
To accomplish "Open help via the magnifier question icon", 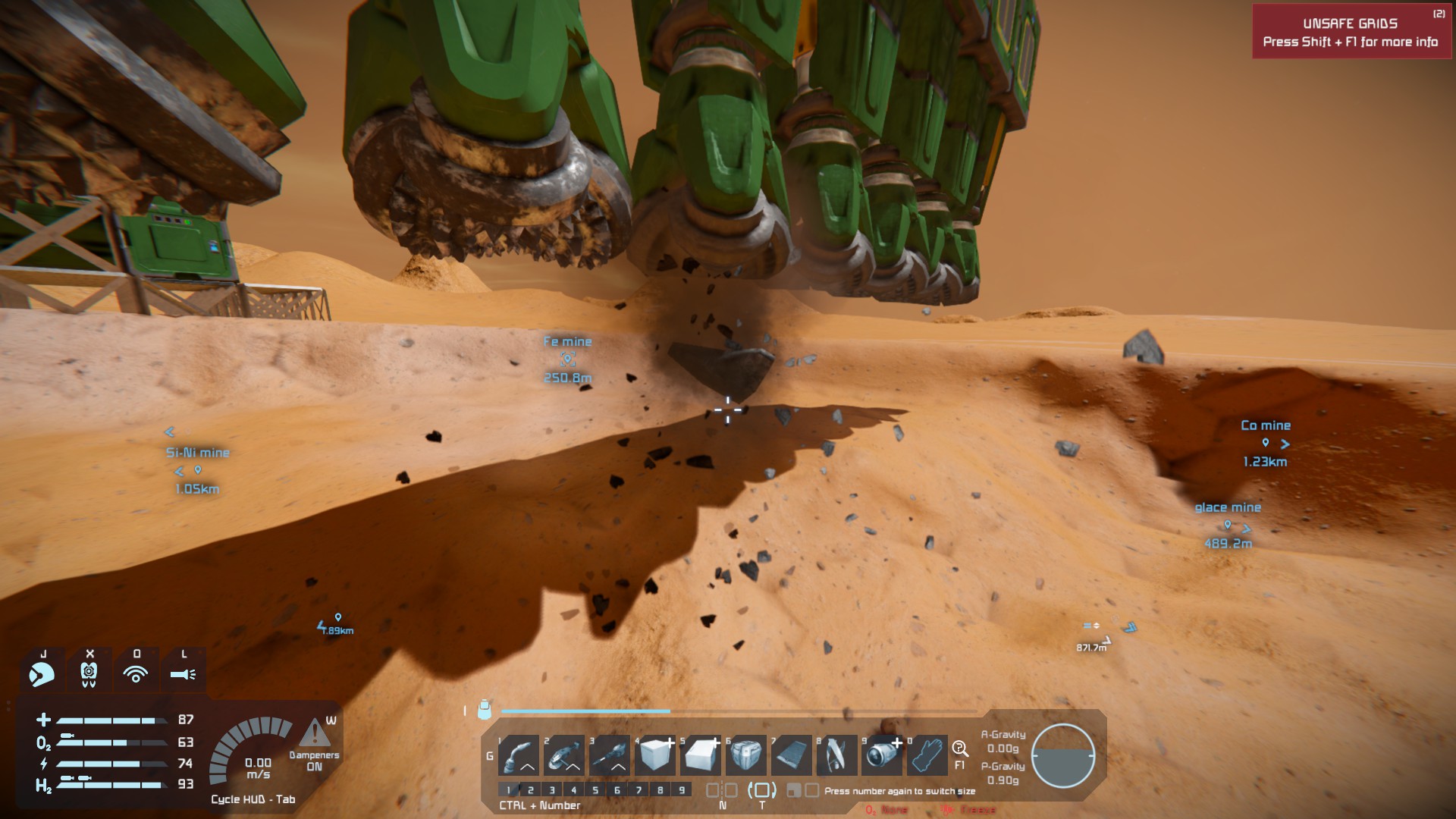I will 960,749.
